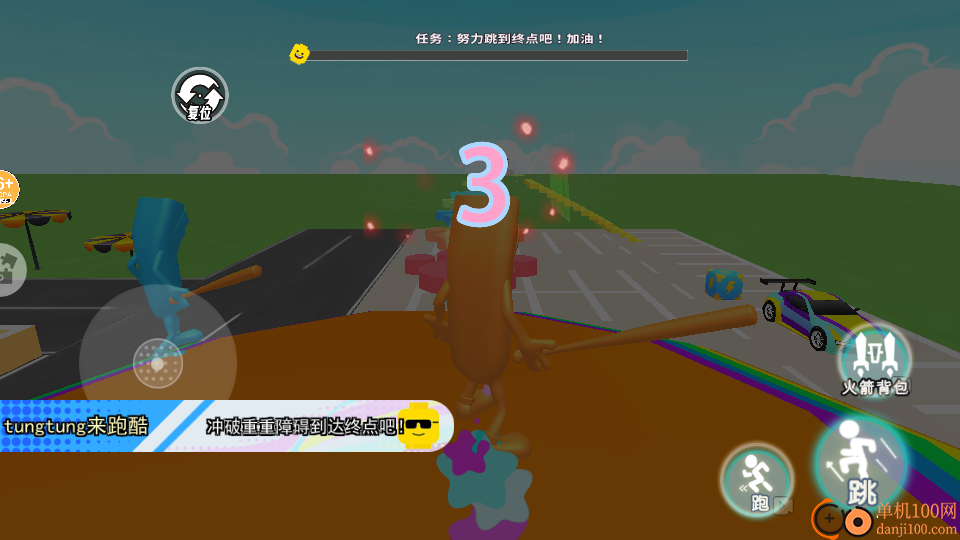Touch the virtual movement joystick
Screen dimensions: 960x540
point(158,362)
